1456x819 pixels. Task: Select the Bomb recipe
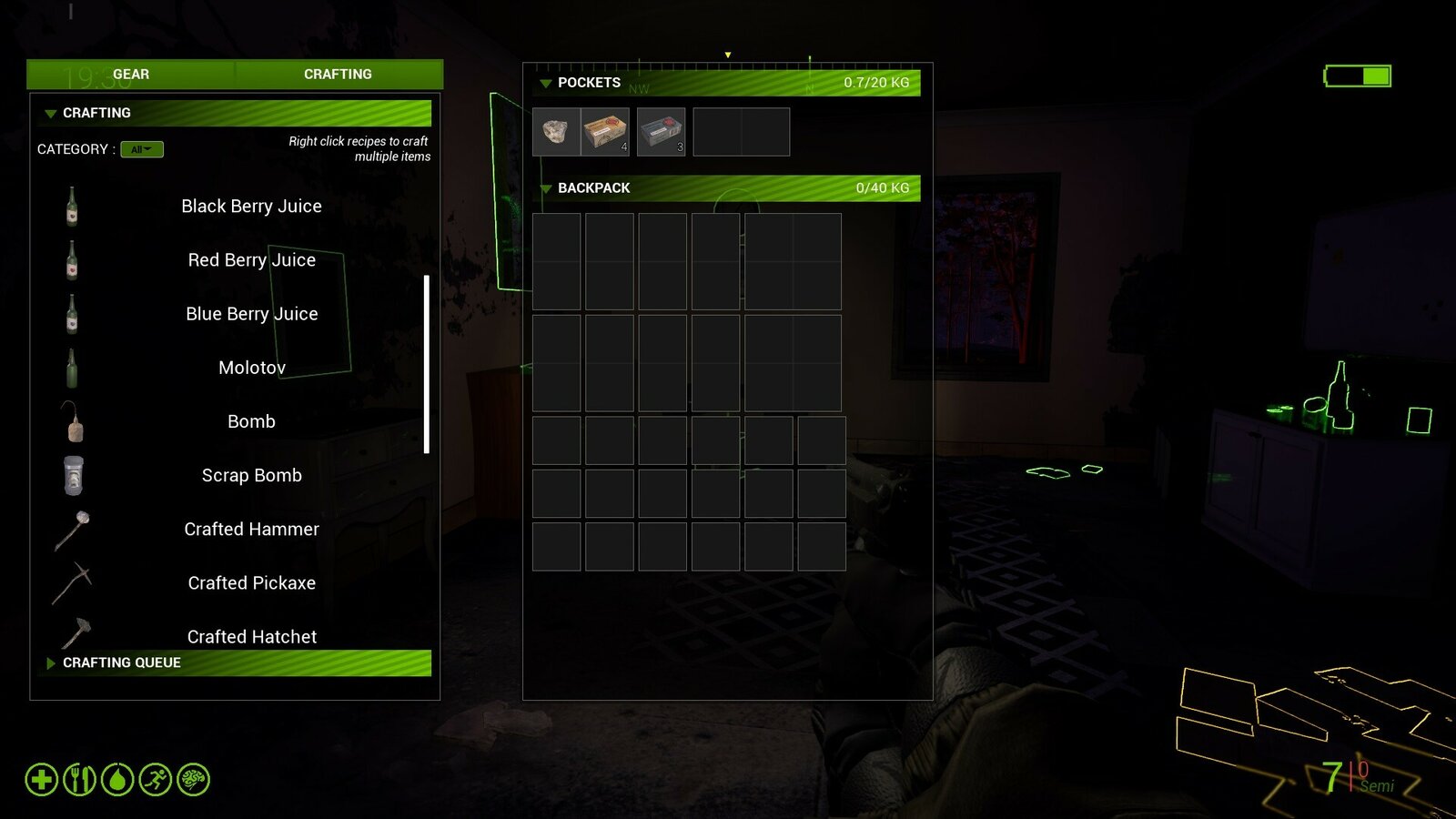[251, 421]
